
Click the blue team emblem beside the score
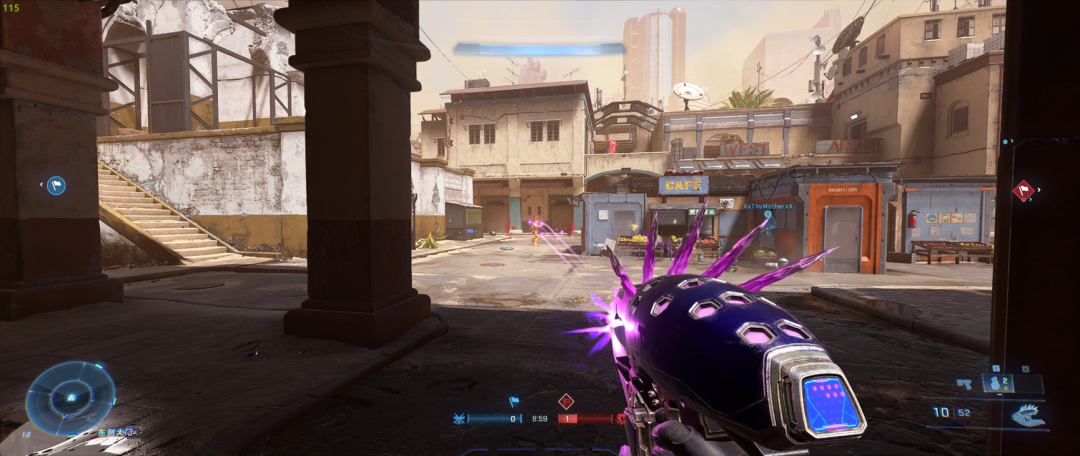pos(460,419)
